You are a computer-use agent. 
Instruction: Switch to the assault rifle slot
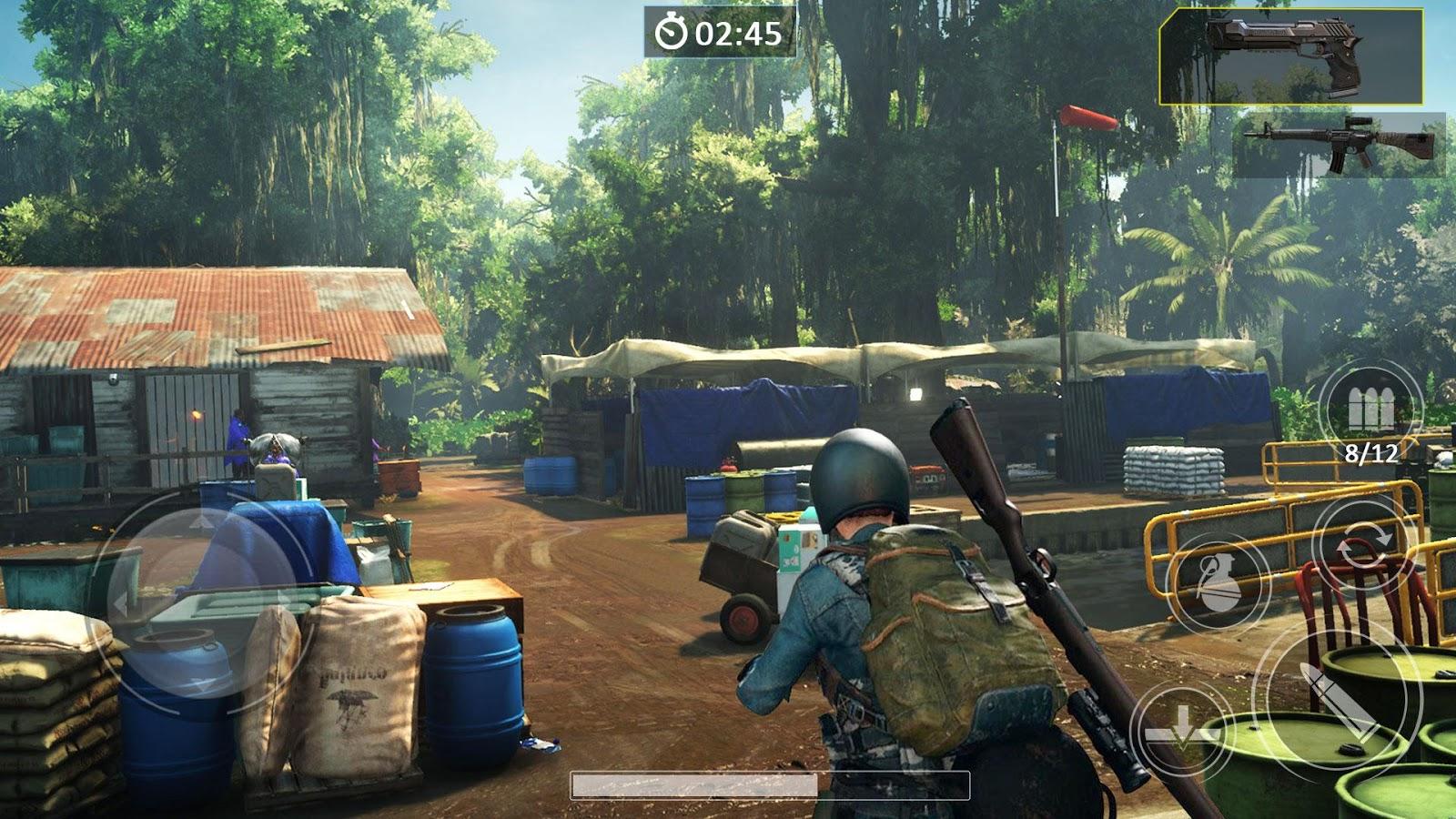click(1340, 145)
